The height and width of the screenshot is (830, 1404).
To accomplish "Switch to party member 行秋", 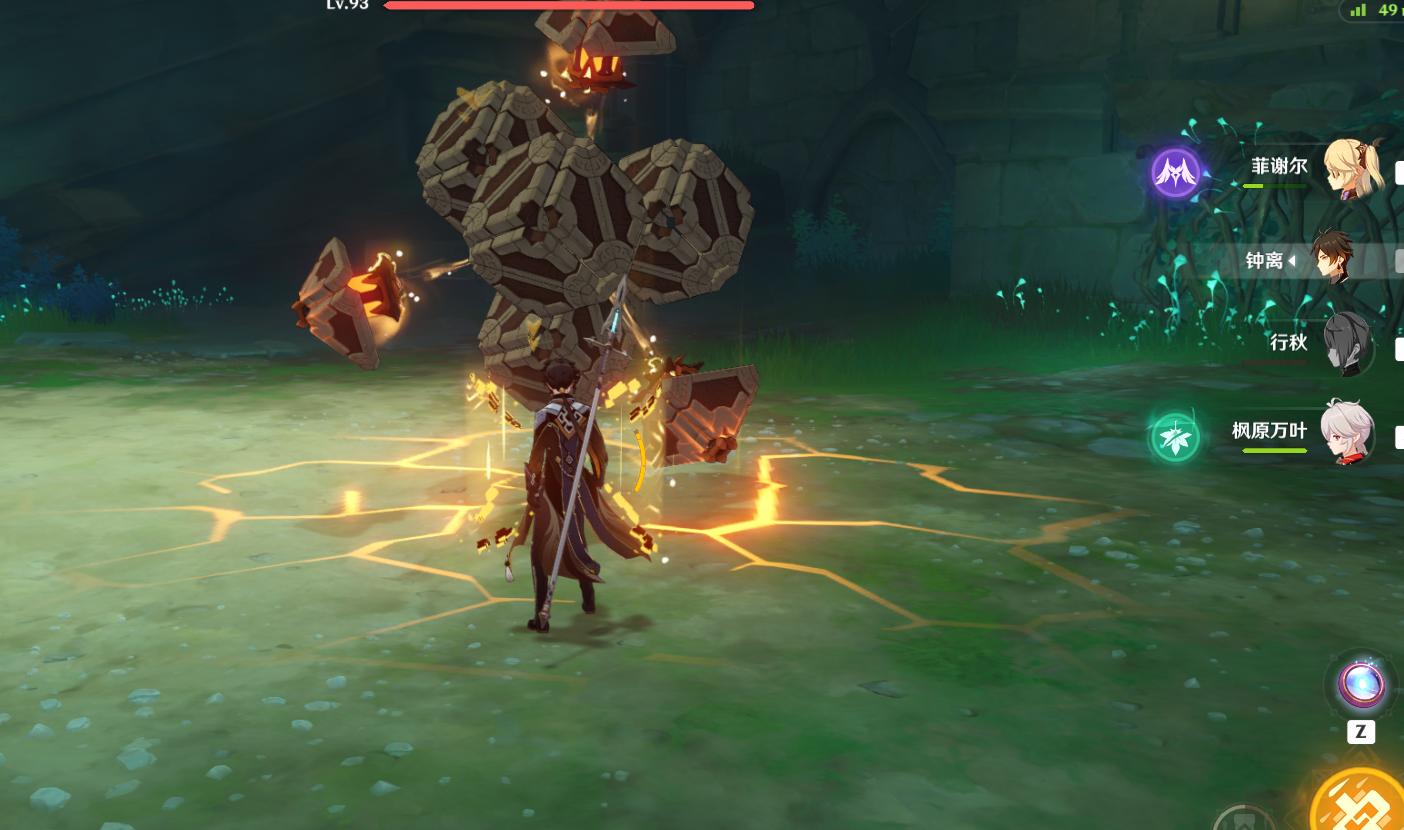I will pyautogui.click(x=1347, y=343).
